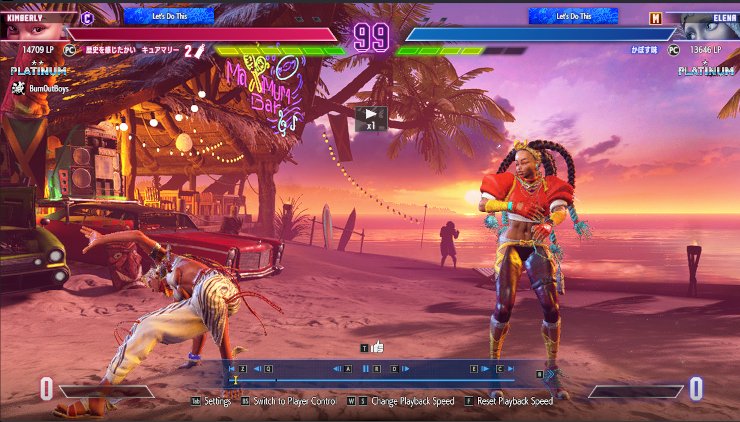740x422 pixels.
Task: Go back using the Q rewind icon
Action: [x=258, y=369]
